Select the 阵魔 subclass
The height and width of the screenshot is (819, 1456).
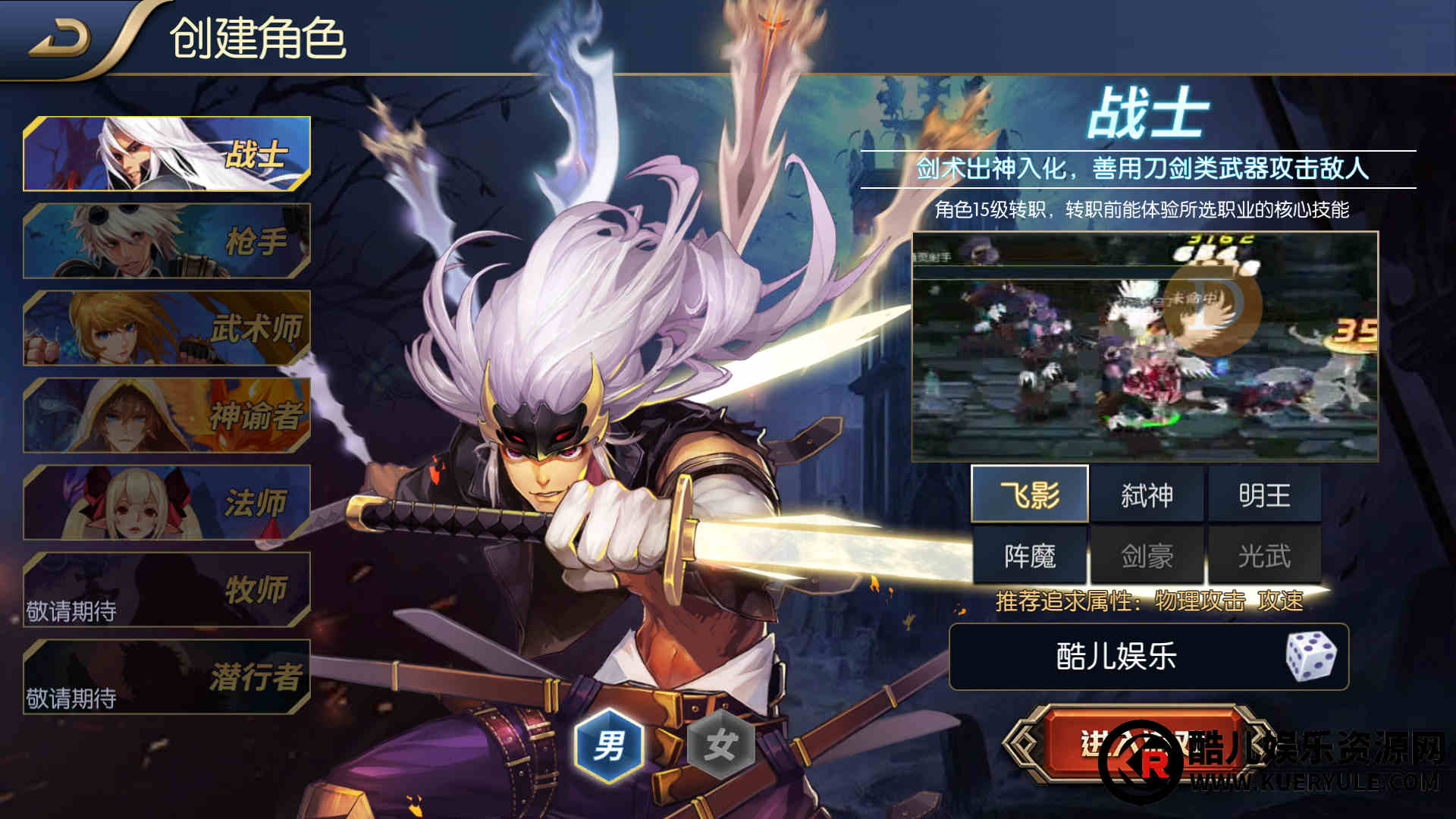1030,556
